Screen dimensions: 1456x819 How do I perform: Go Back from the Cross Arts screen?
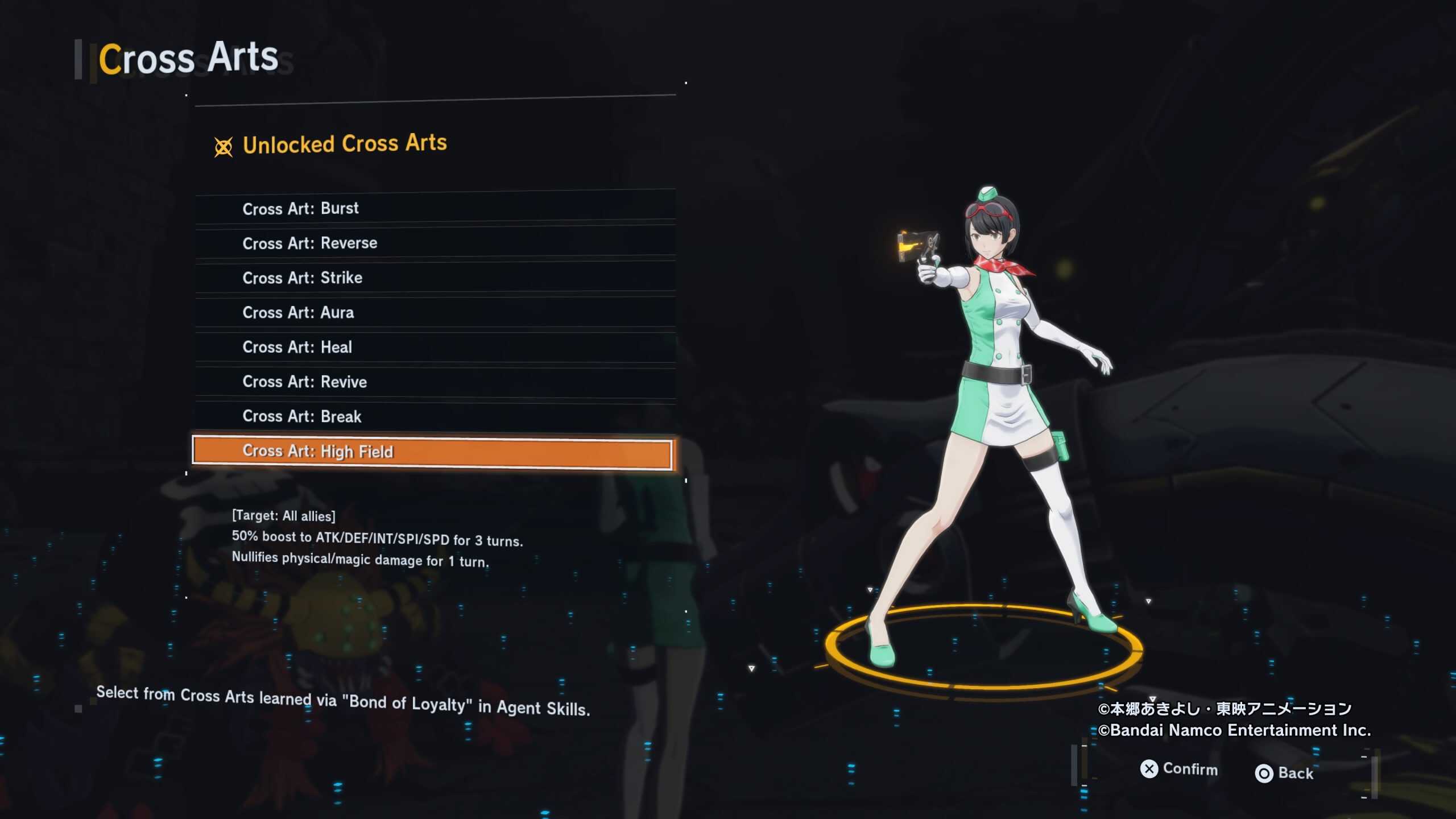(x=1284, y=773)
